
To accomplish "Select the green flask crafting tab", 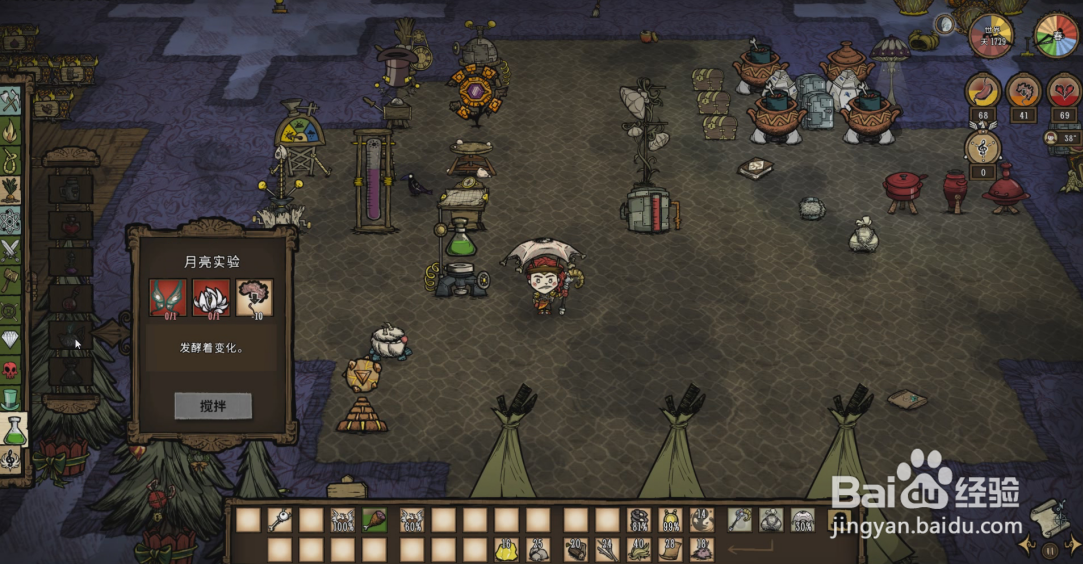I will [12, 431].
